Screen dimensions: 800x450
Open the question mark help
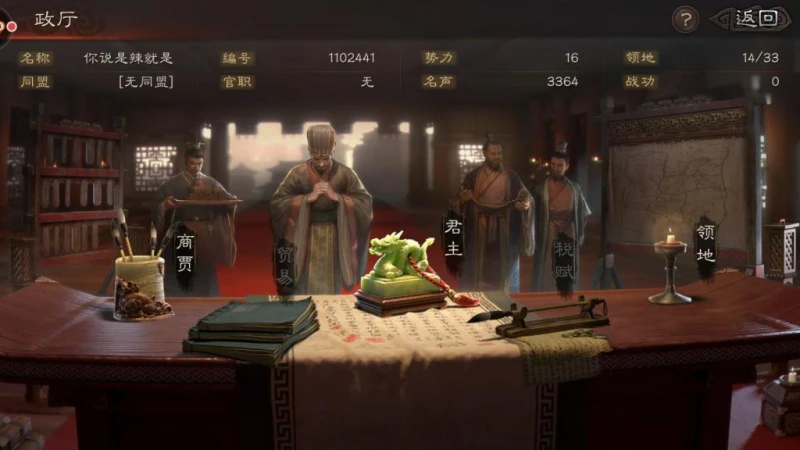tap(685, 19)
